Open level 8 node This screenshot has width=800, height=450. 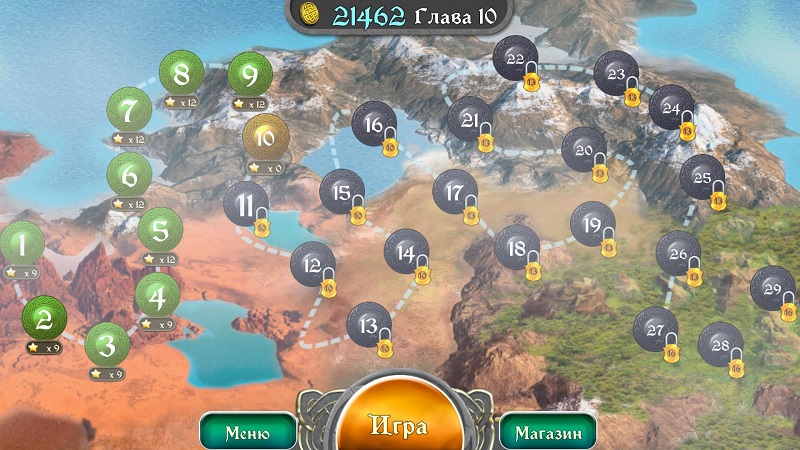(181, 73)
